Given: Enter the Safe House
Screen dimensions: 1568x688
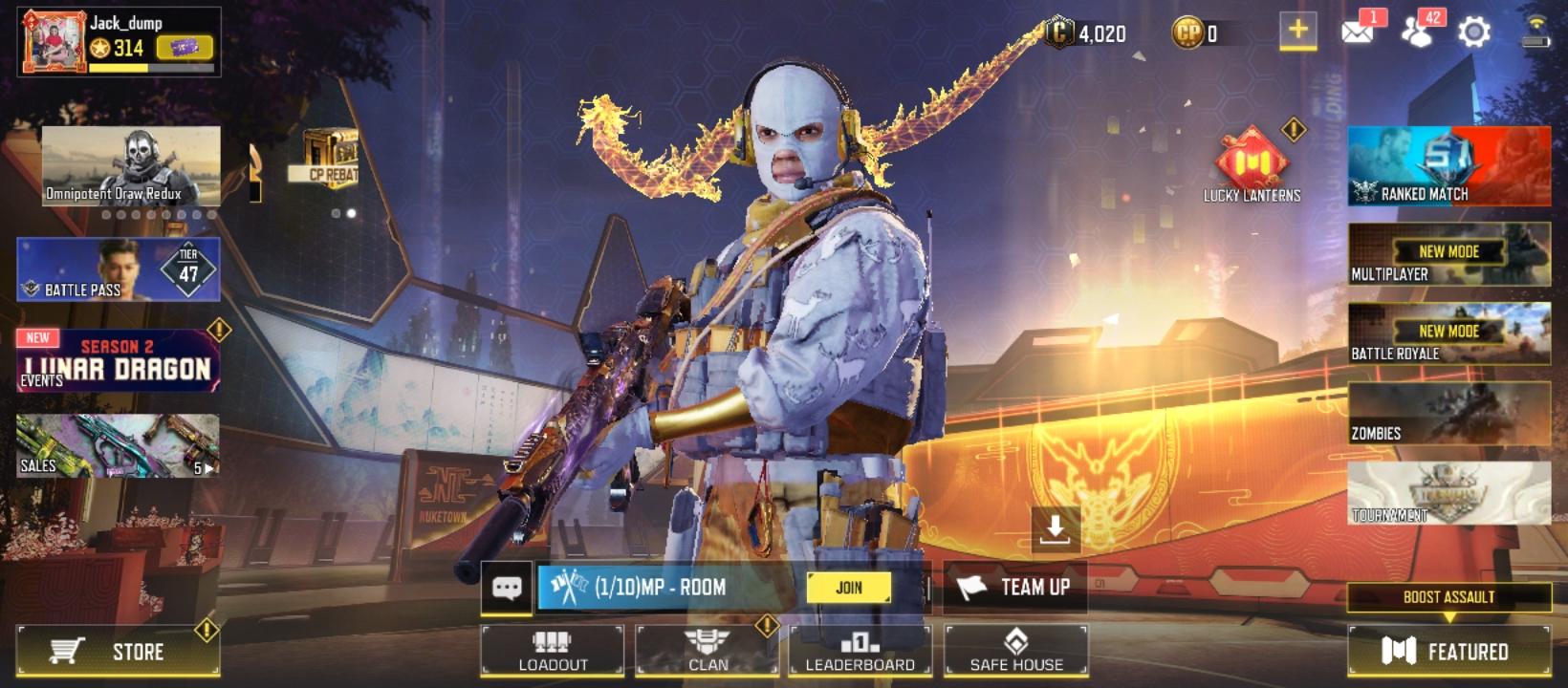Looking at the screenshot, I should (1013, 651).
